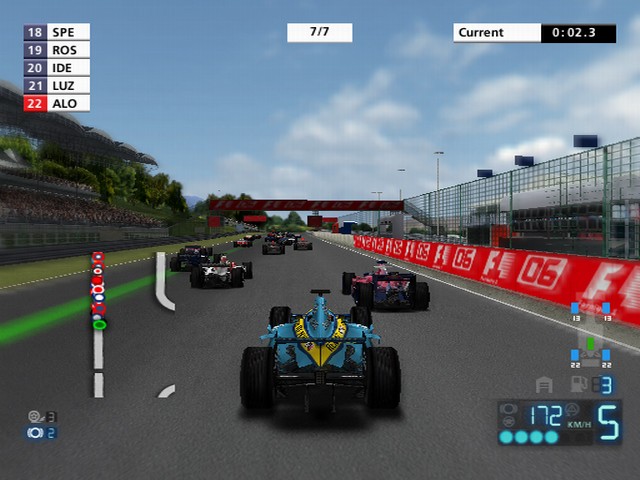Select the pit garage icon
640x480 pixels.
pyautogui.click(x=545, y=385)
